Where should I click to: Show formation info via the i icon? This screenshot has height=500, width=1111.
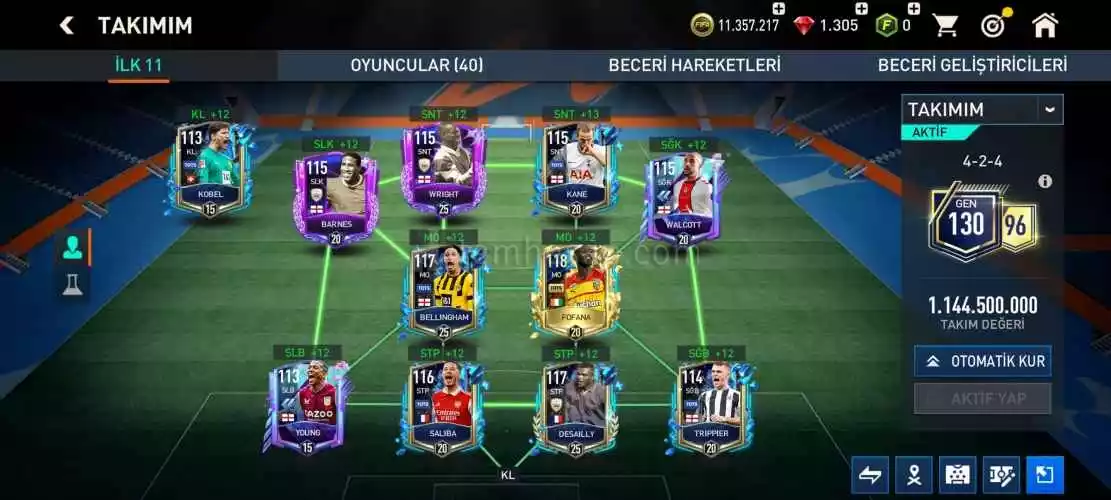click(x=1045, y=181)
